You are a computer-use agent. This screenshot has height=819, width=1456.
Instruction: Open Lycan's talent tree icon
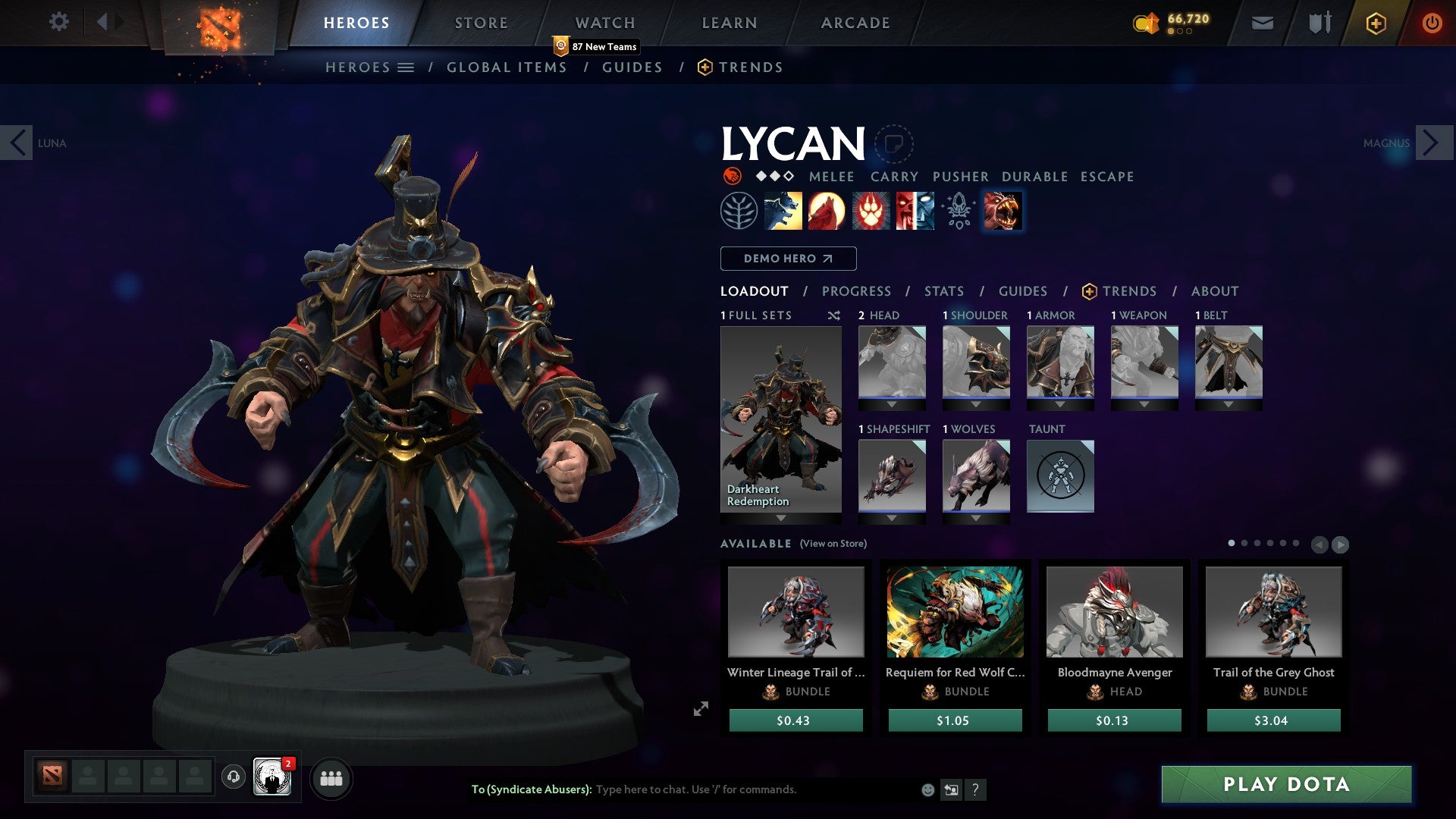pos(737,210)
